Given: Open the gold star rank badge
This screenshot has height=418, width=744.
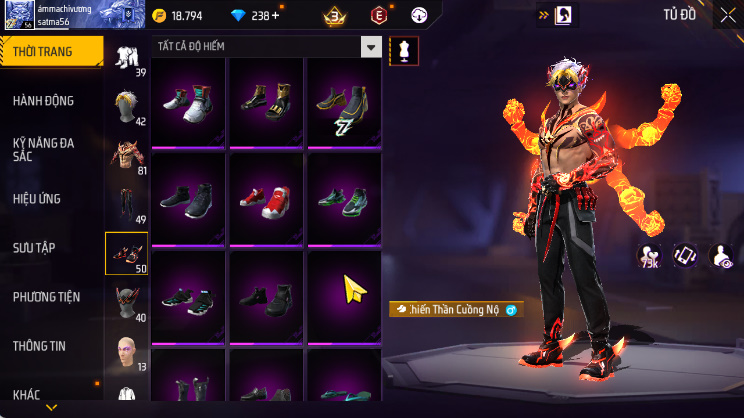Looking at the screenshot, I should (335, 15).
